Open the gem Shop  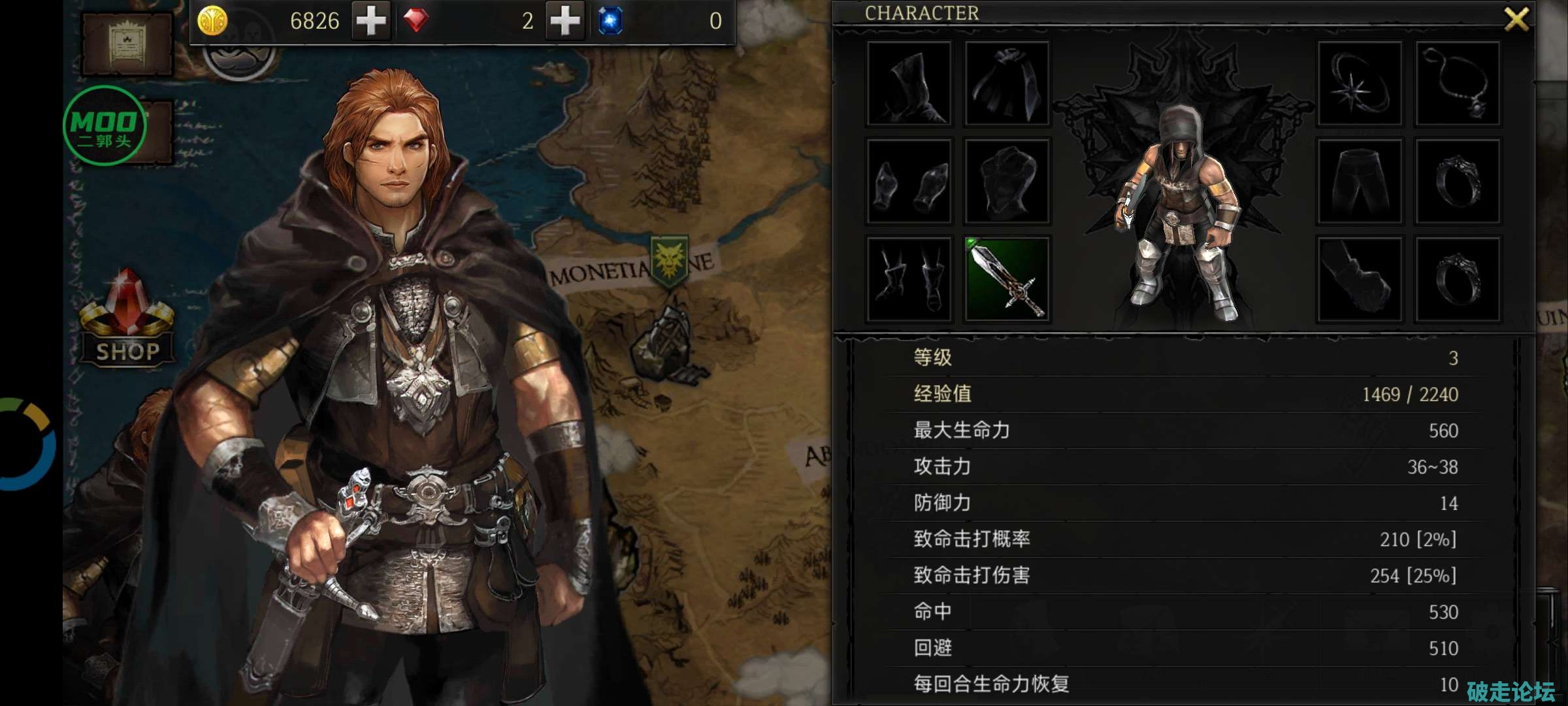[127, 320]
